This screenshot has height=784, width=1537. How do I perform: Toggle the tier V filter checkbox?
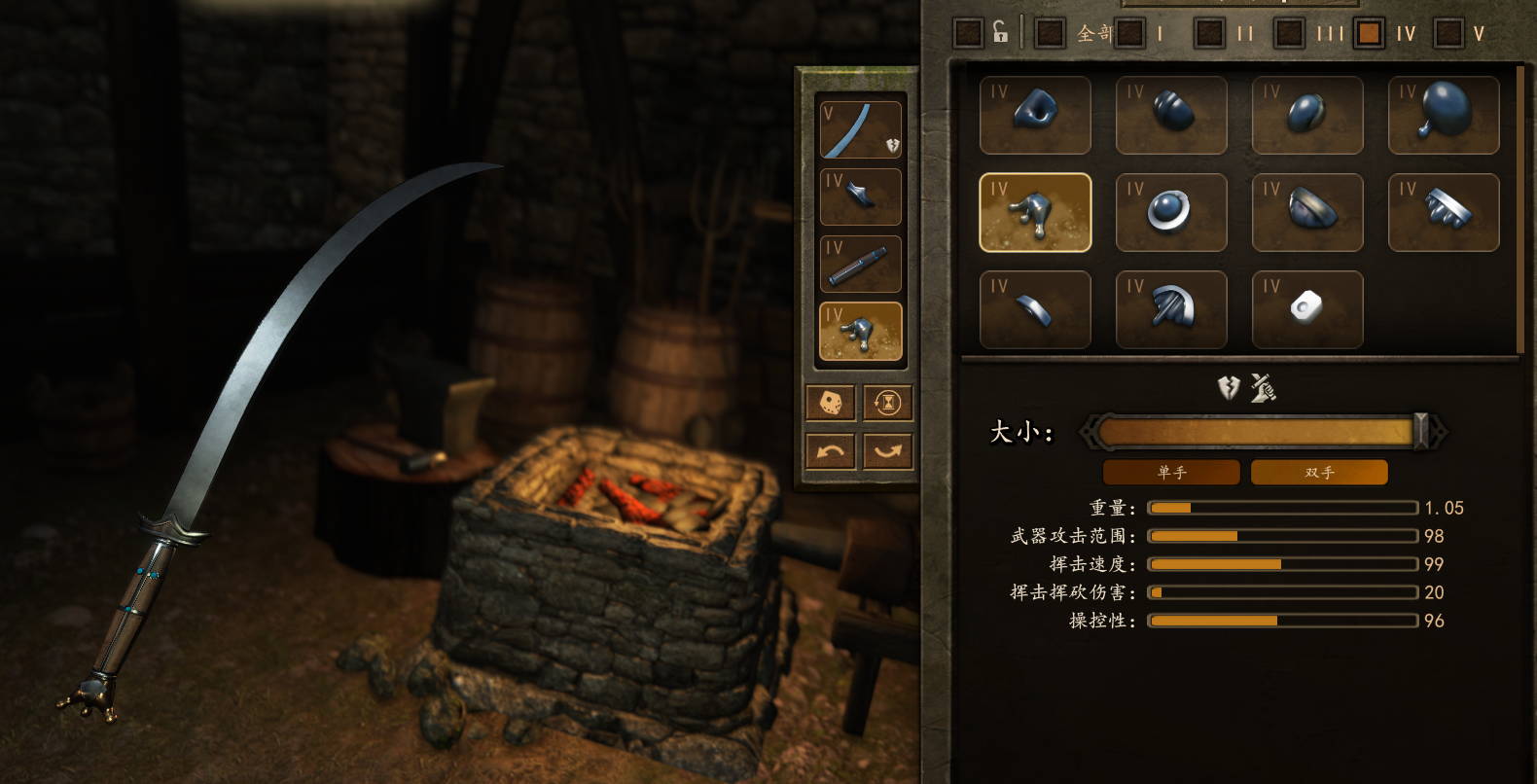pyautogui.click(x=1448, y=33)
